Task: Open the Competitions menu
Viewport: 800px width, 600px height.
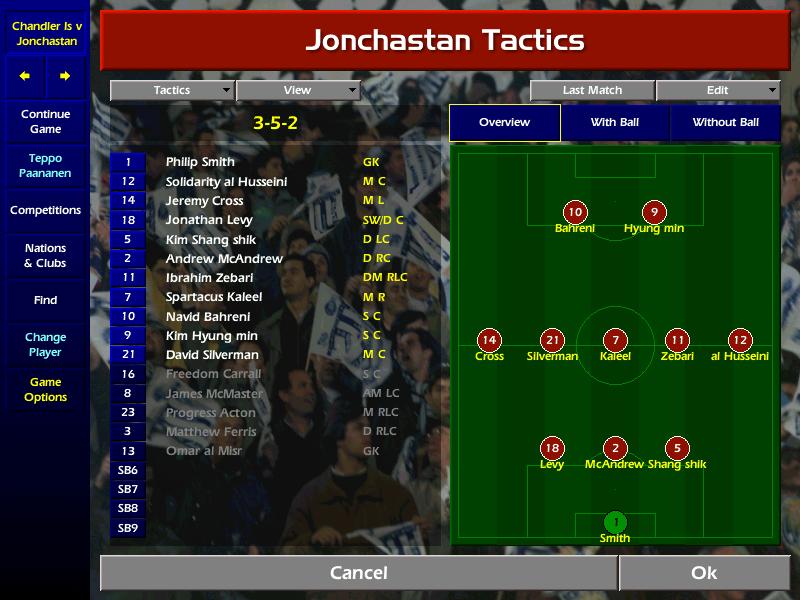Action: pyautogui.click(x=45, y=210)
